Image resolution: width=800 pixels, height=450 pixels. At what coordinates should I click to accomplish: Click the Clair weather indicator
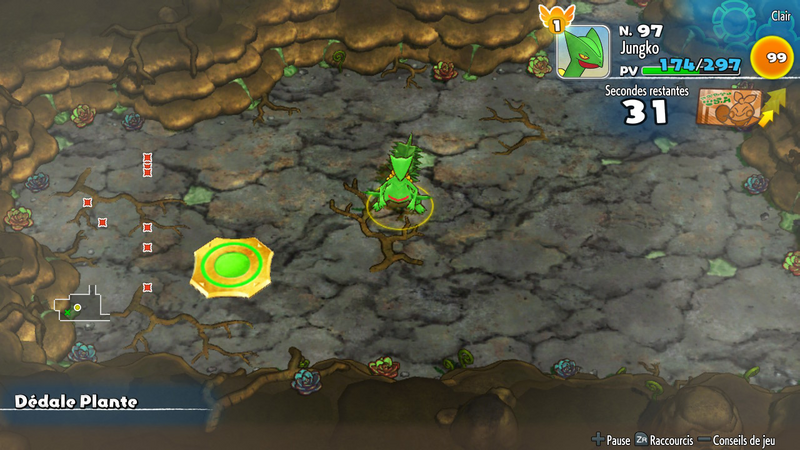(x=781, y=16)
